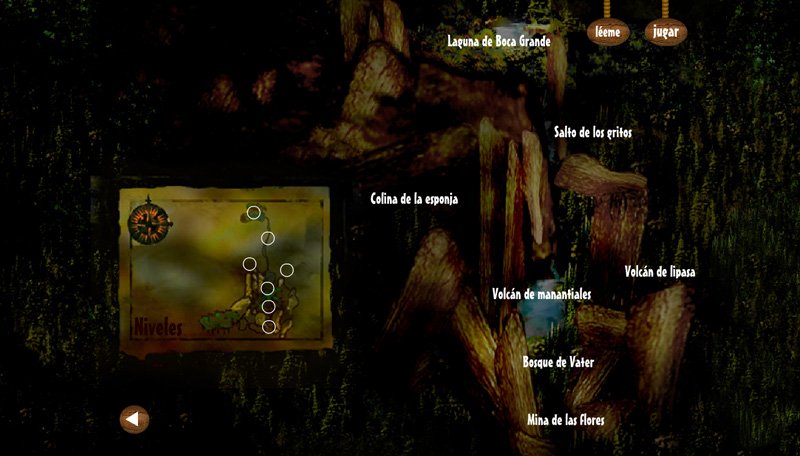This screenshot has width=800, height=456.
Task: Select the Colina de la esponja level
Action: point(414,198)
